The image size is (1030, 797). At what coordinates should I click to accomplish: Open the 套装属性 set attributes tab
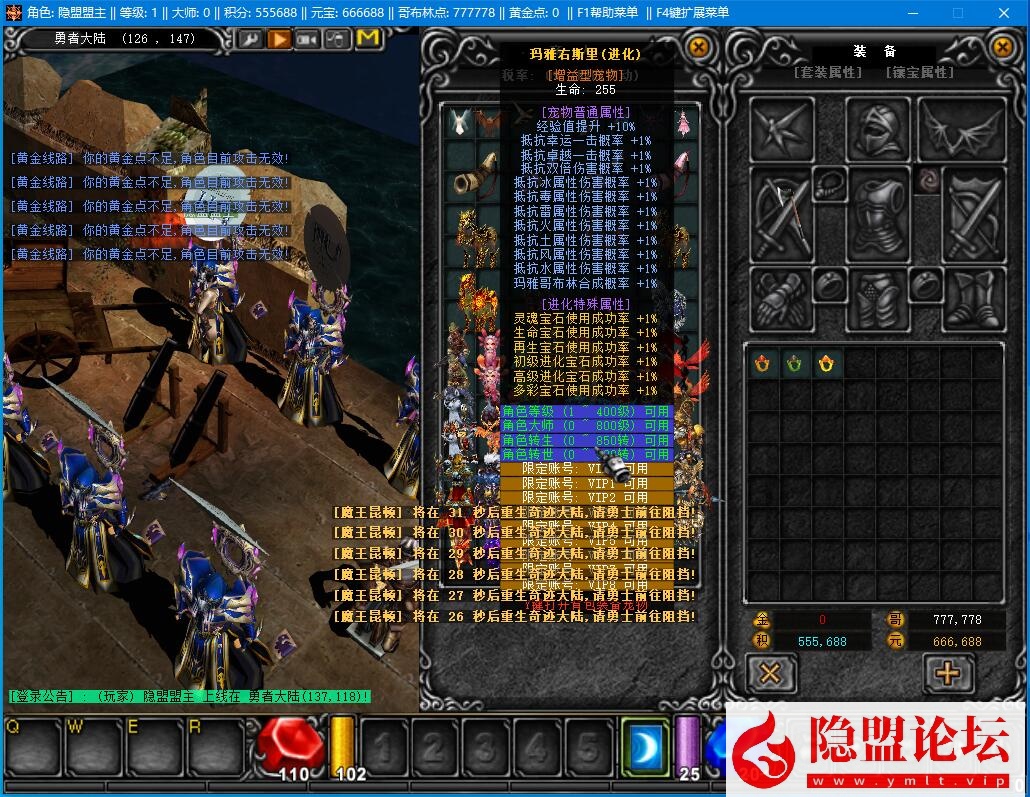coord(827,72)
